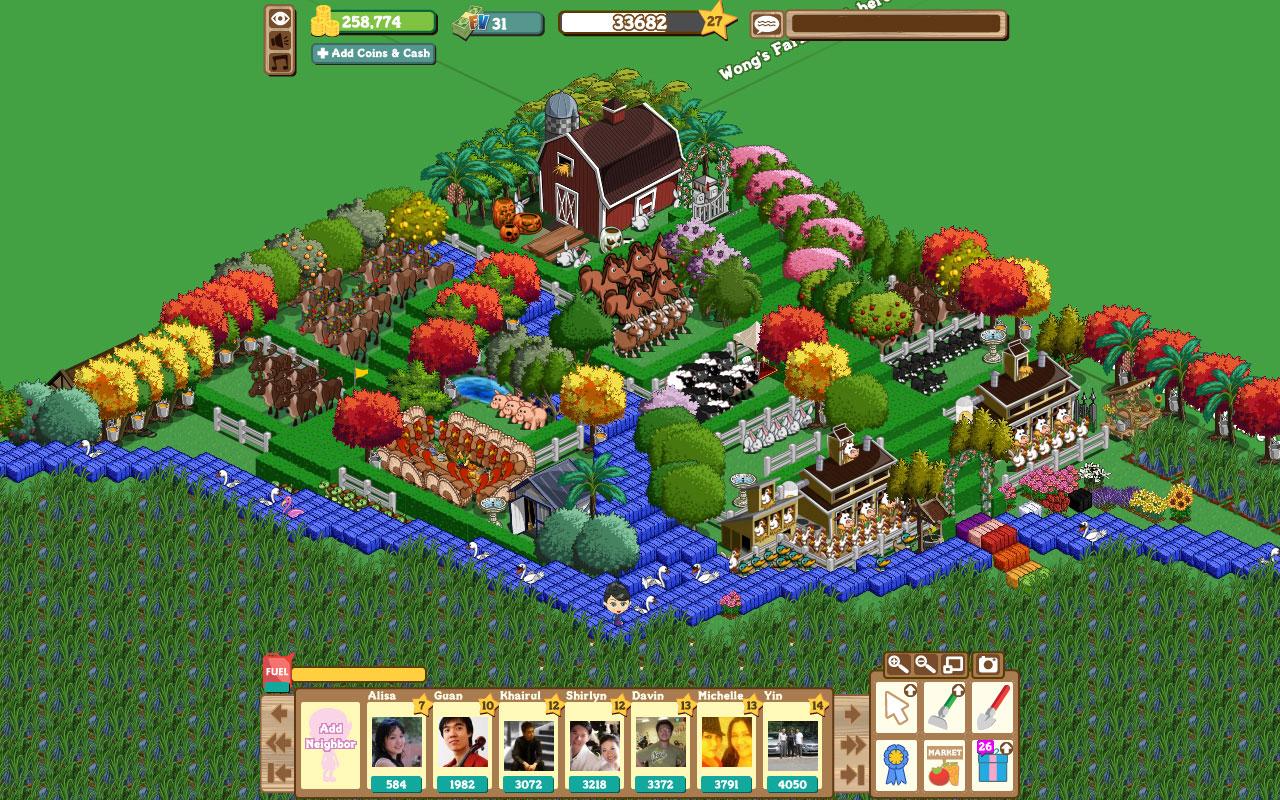This screenshot has width=1280, height=800.
Task: Click the level 27 star badge
Action: 714,22
